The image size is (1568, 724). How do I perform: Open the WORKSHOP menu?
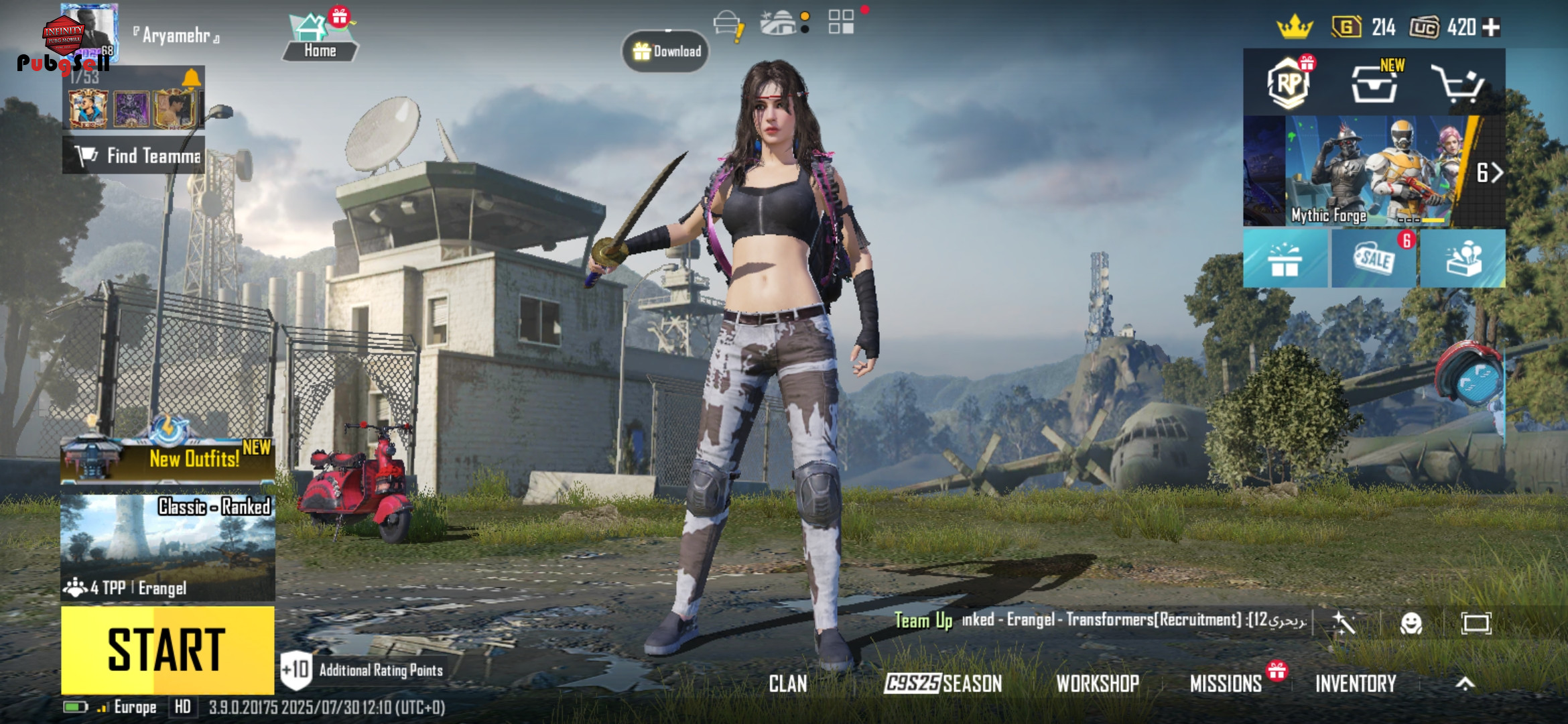(x=1098, y=684)
